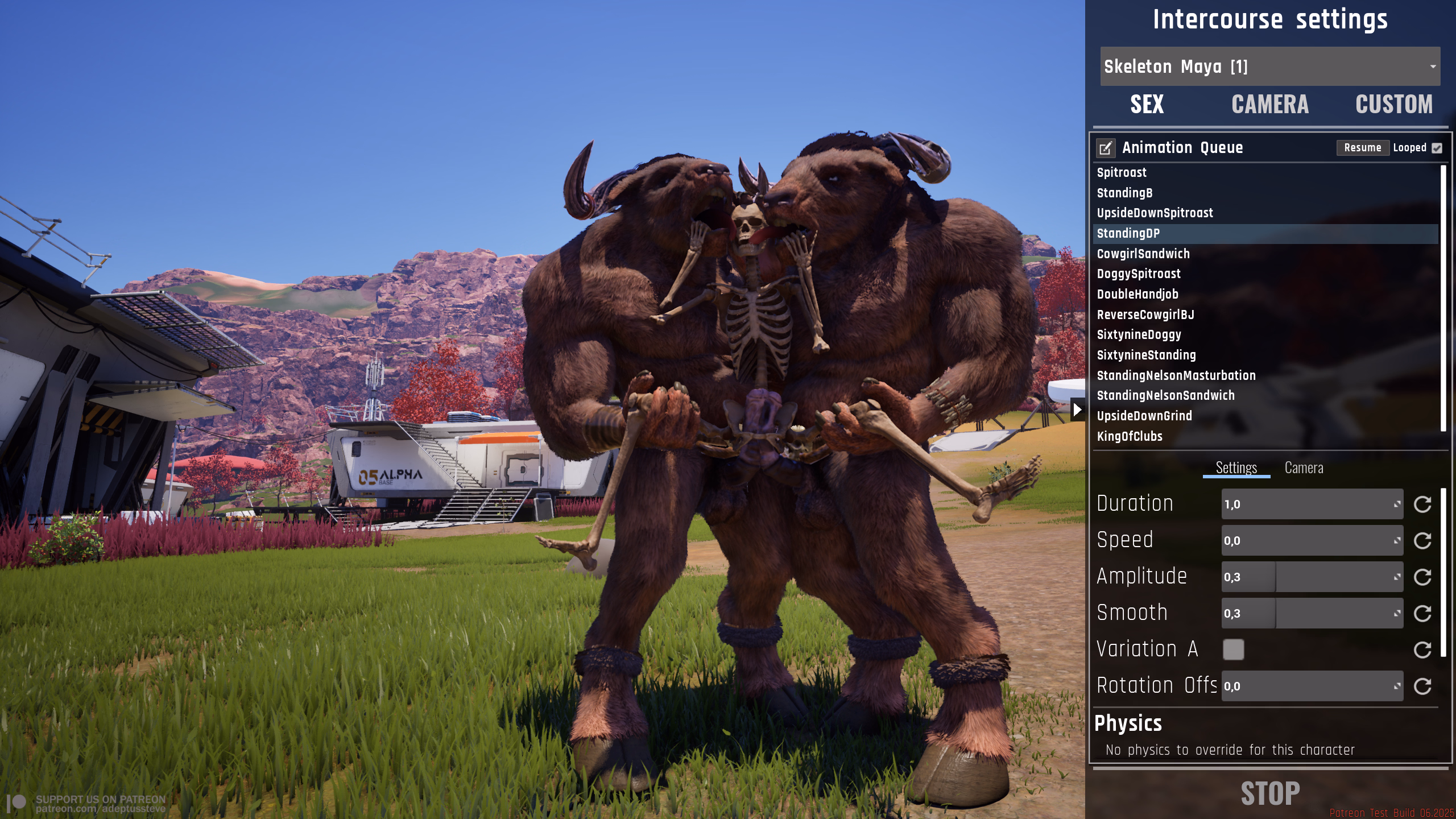
Task: Pick DoubleHandjob from the animation list
Action: pyautogui.click(x=1137, y=294)
